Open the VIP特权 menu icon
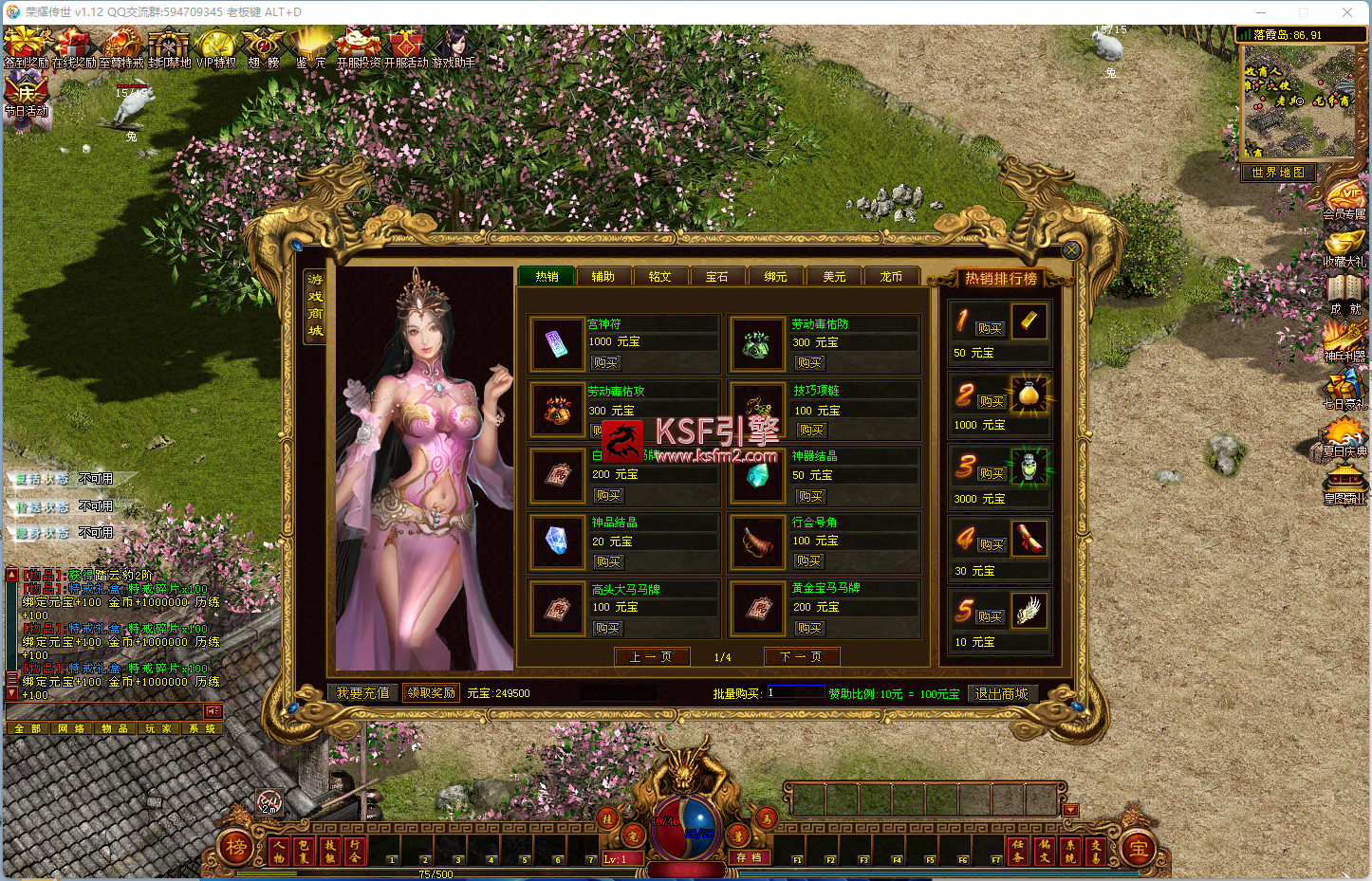 pos(216,49)
